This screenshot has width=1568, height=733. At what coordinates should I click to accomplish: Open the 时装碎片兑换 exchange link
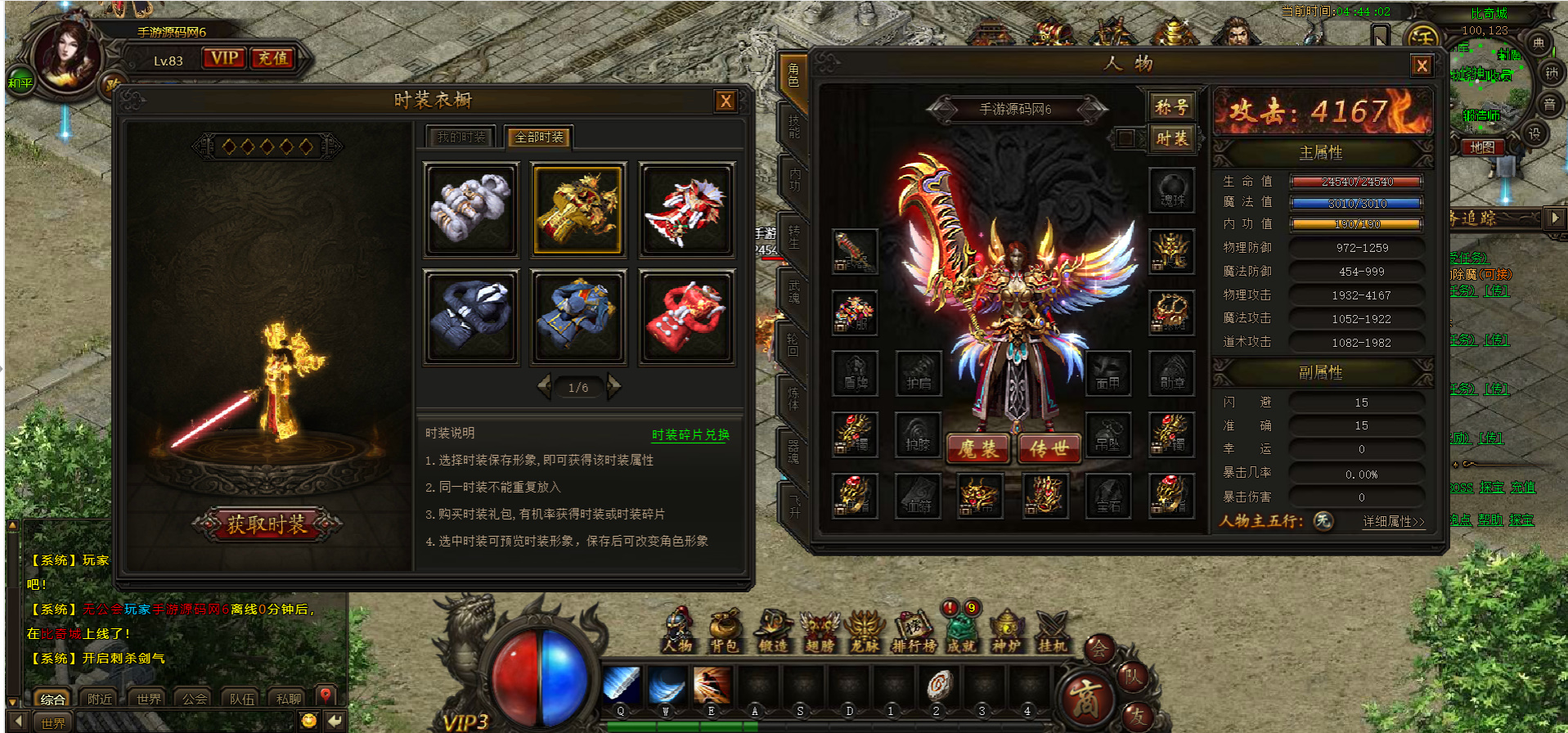(690, 434)
